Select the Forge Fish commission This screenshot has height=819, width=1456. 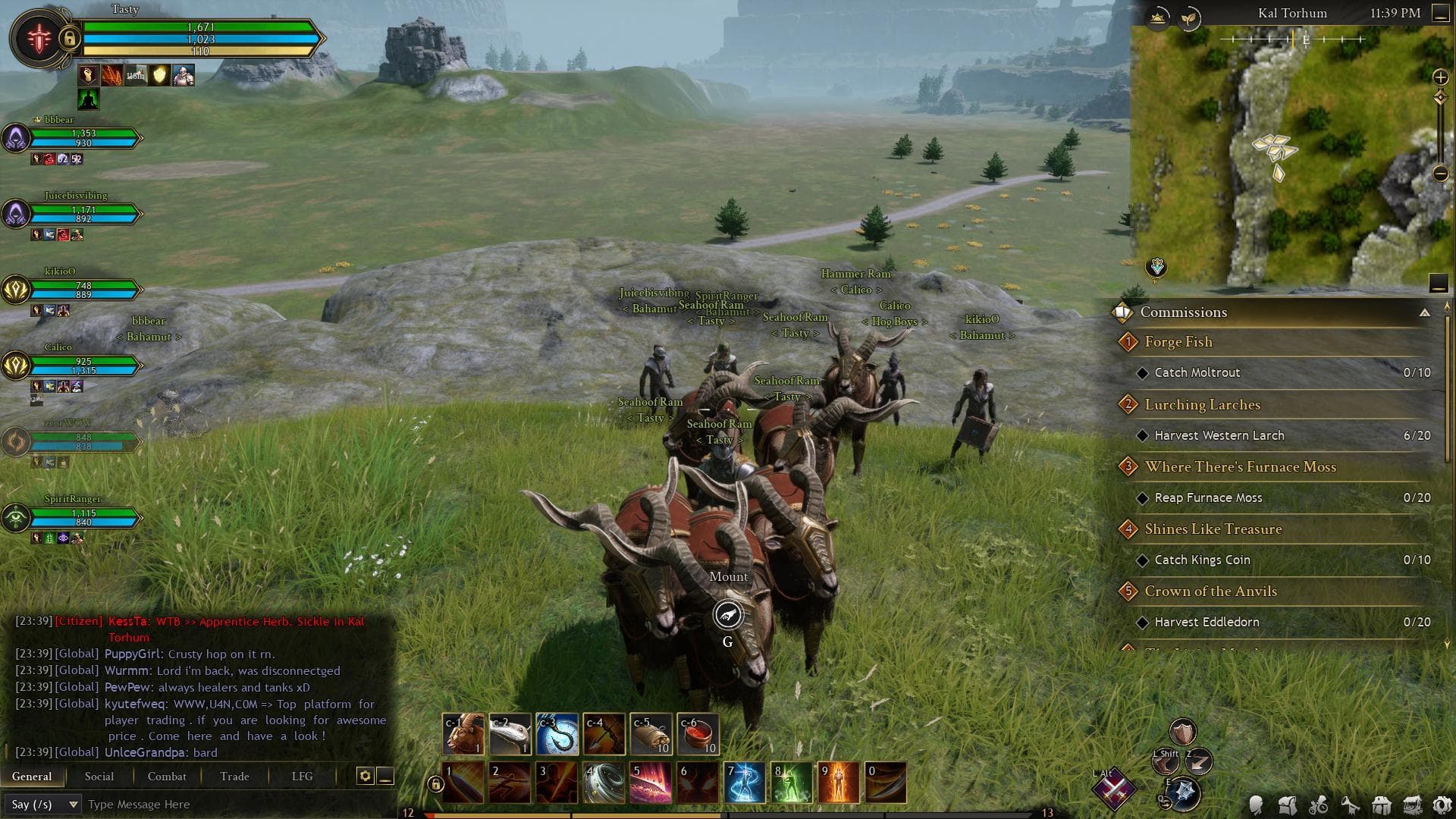(1178, 342)
